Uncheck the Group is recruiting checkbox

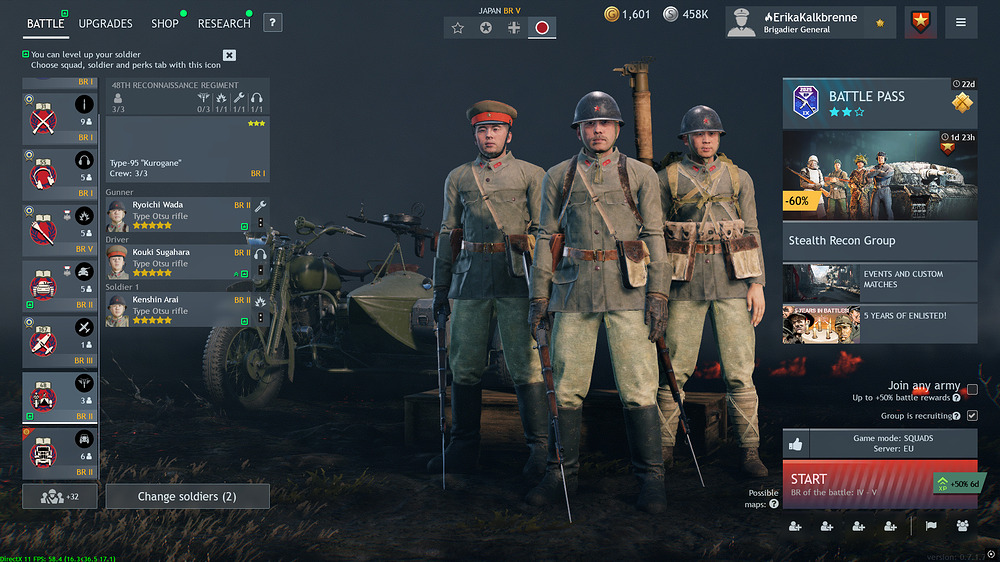coord(972,415)
